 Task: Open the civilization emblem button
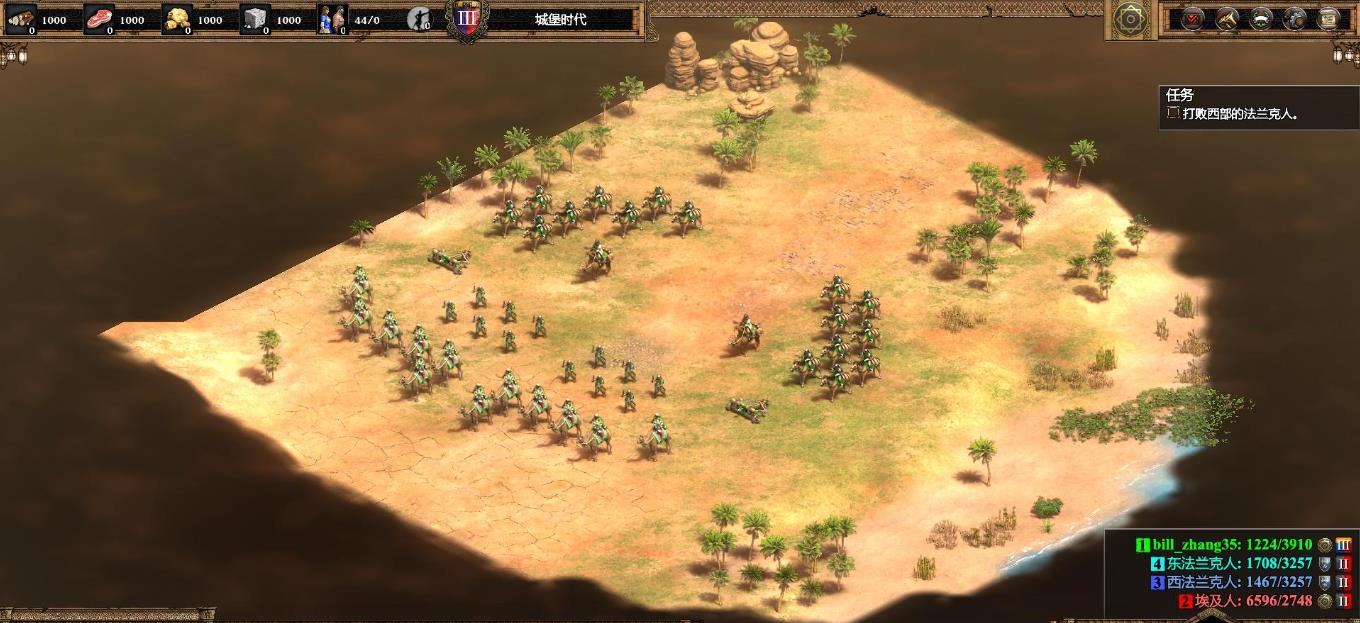tap(1131, 19)
